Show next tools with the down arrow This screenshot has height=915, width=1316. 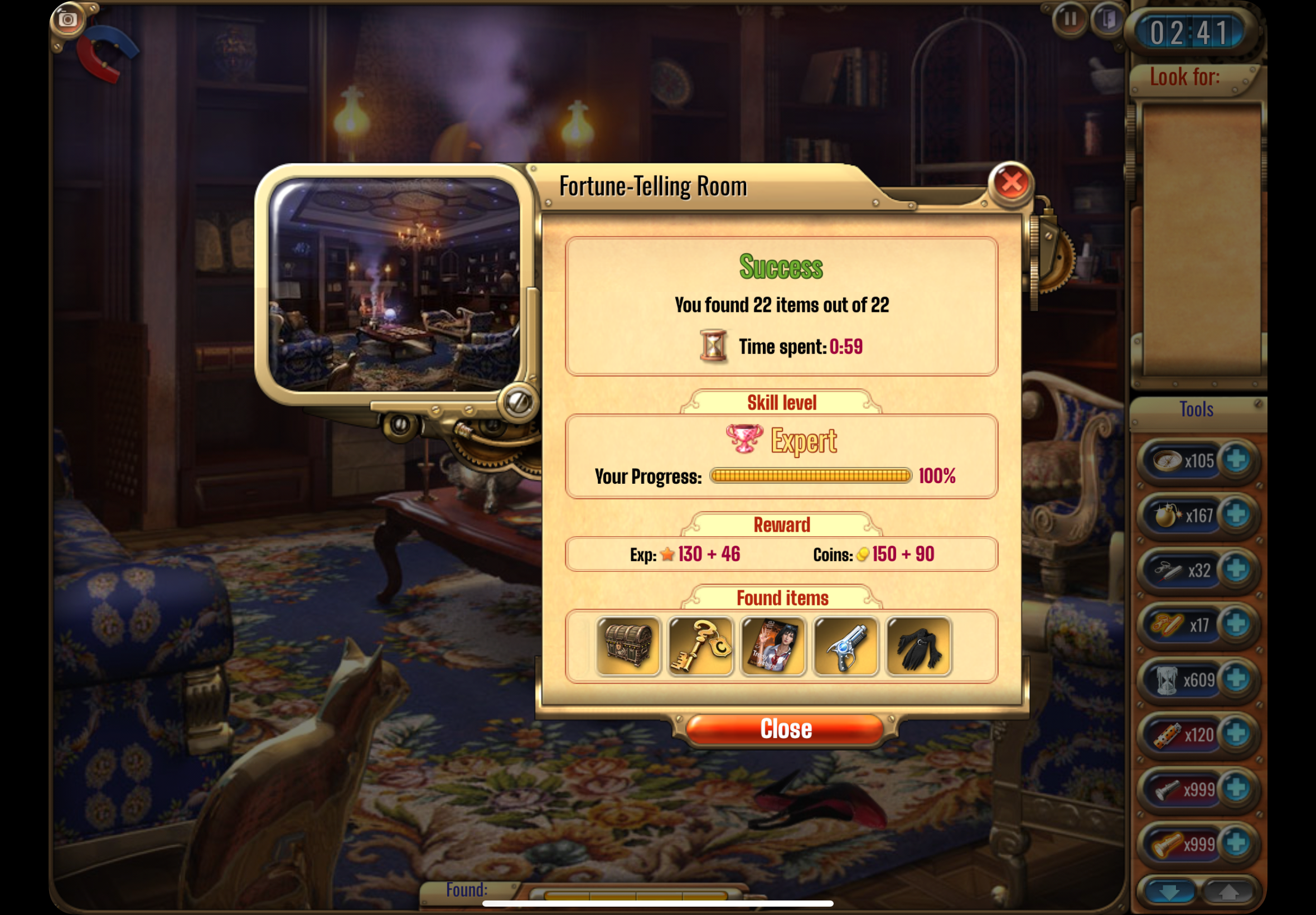[1169, 892]
